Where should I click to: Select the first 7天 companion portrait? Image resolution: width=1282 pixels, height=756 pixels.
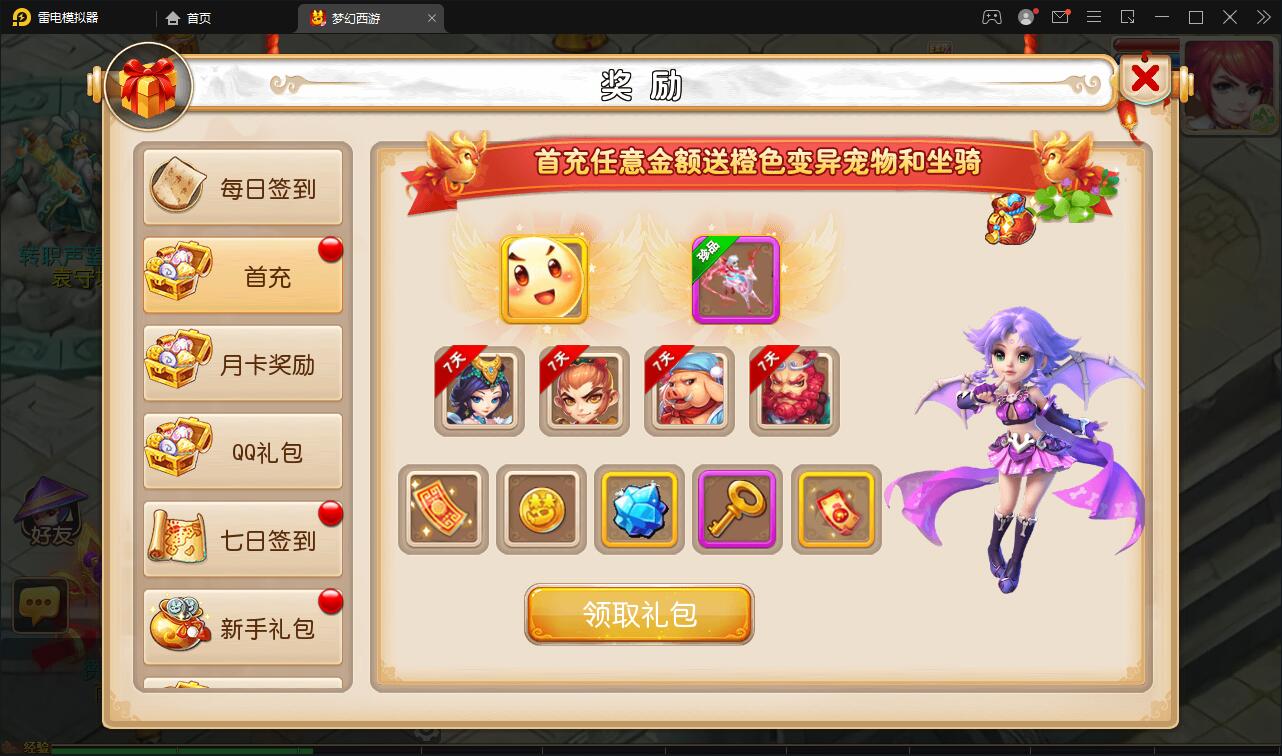click(478, 391)
